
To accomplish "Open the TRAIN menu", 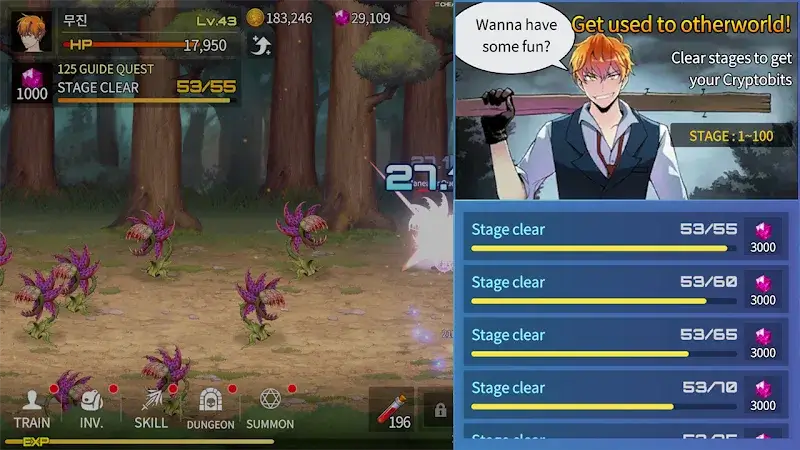I will coord(32,409).
